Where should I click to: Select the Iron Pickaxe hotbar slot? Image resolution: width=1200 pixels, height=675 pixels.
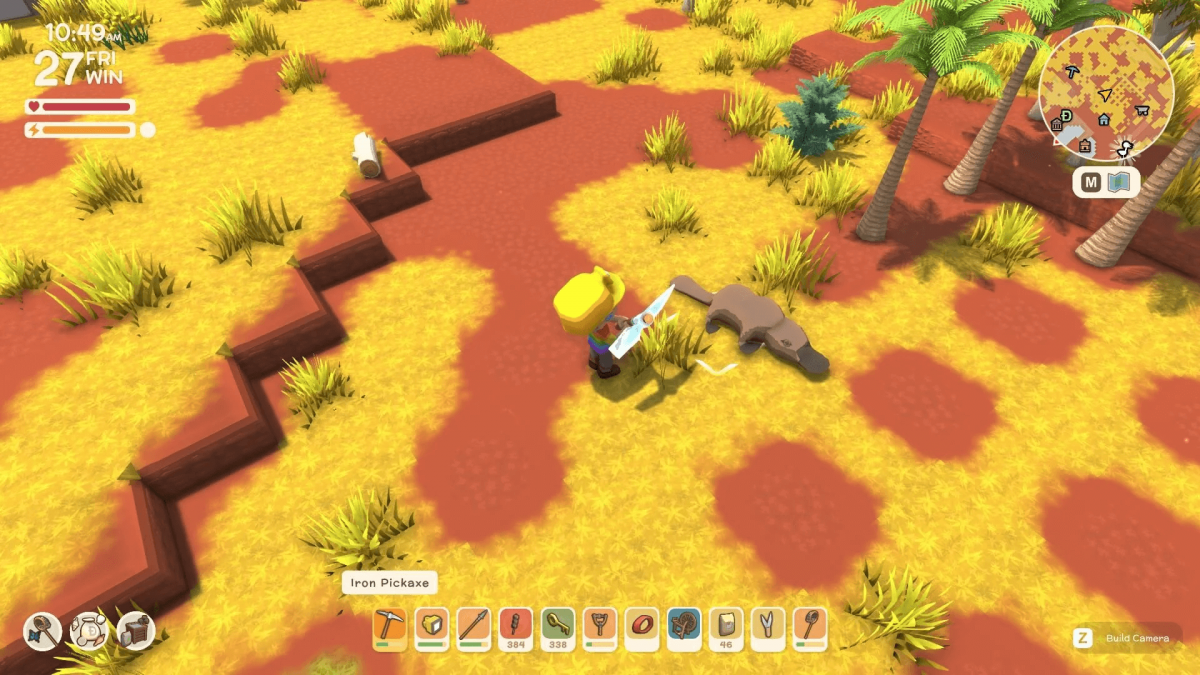coord(389,626)
